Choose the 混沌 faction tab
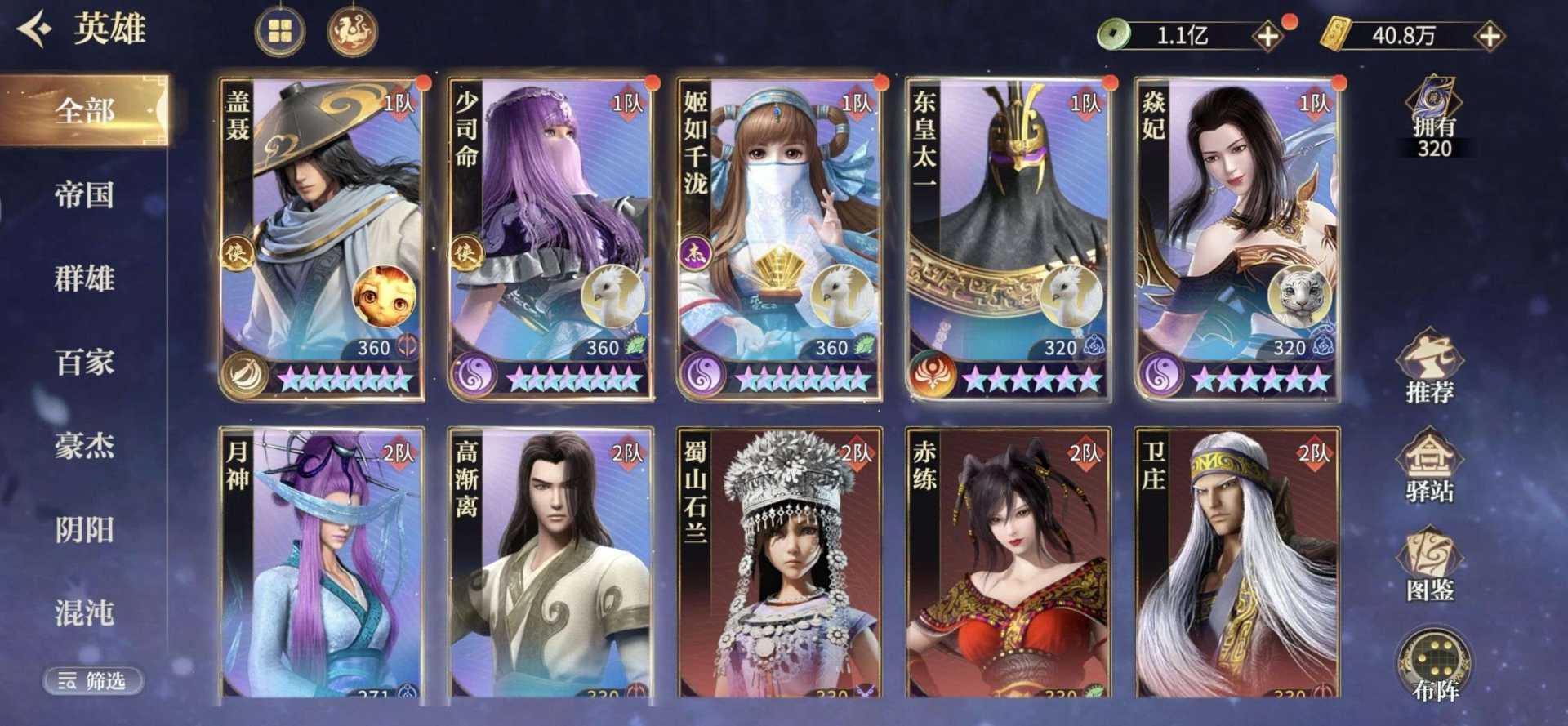 pos(84,613)
